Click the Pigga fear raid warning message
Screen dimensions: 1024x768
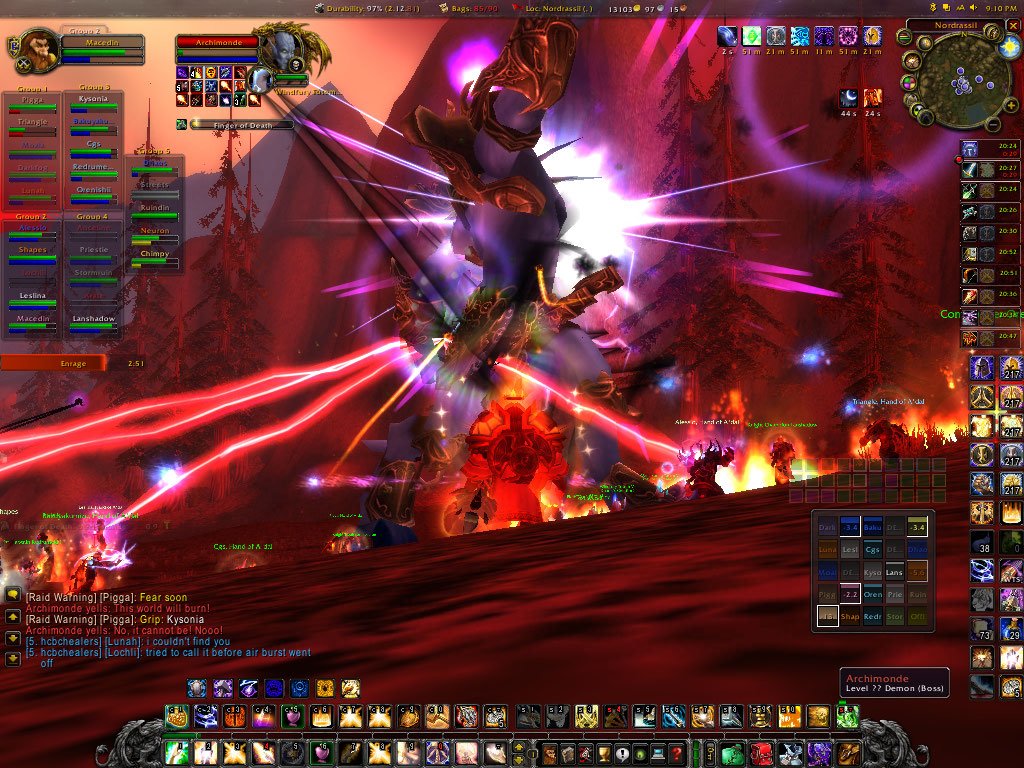(106, 598)
